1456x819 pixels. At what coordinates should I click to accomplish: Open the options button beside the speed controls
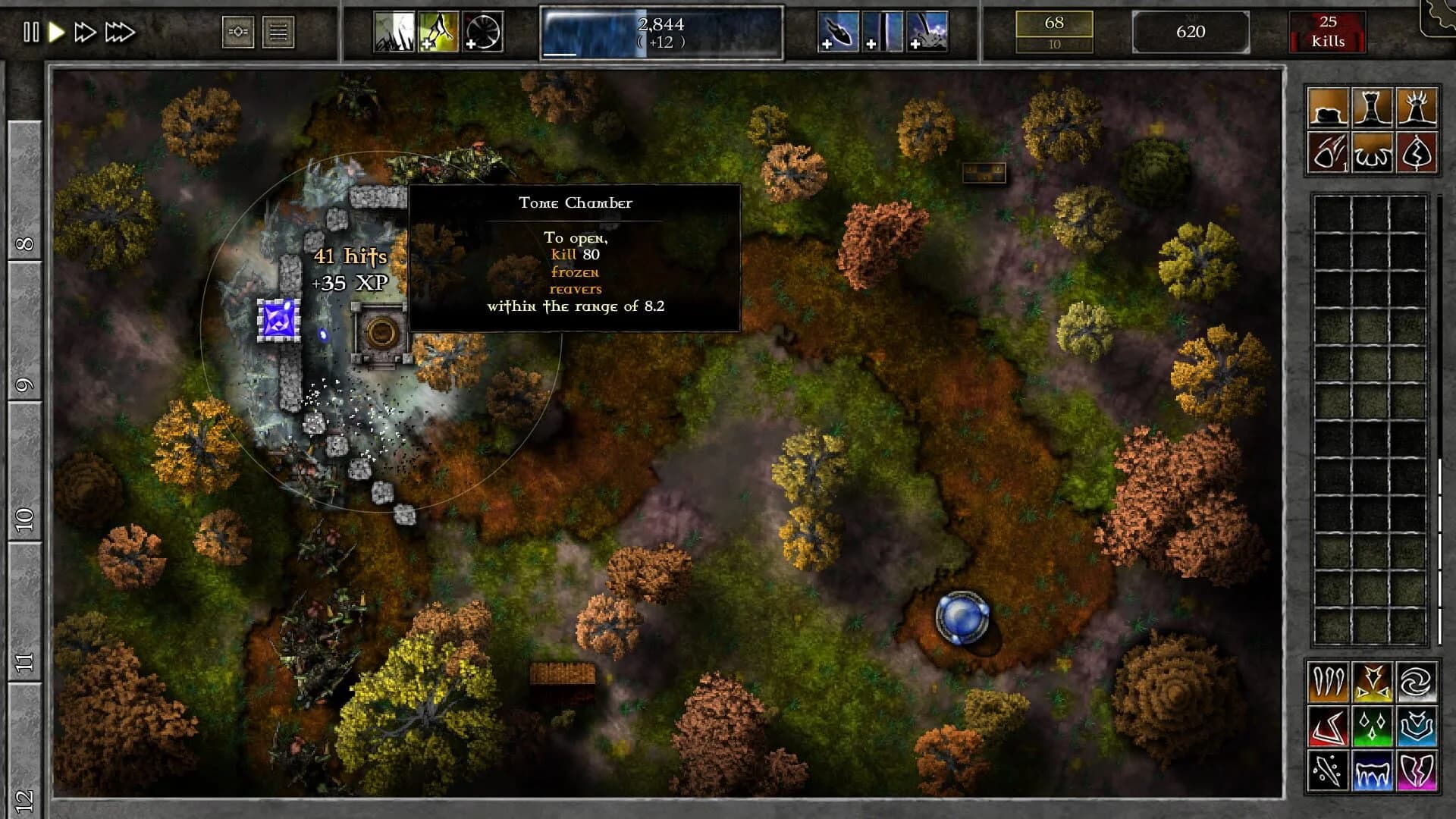click(x=239, y=32)
